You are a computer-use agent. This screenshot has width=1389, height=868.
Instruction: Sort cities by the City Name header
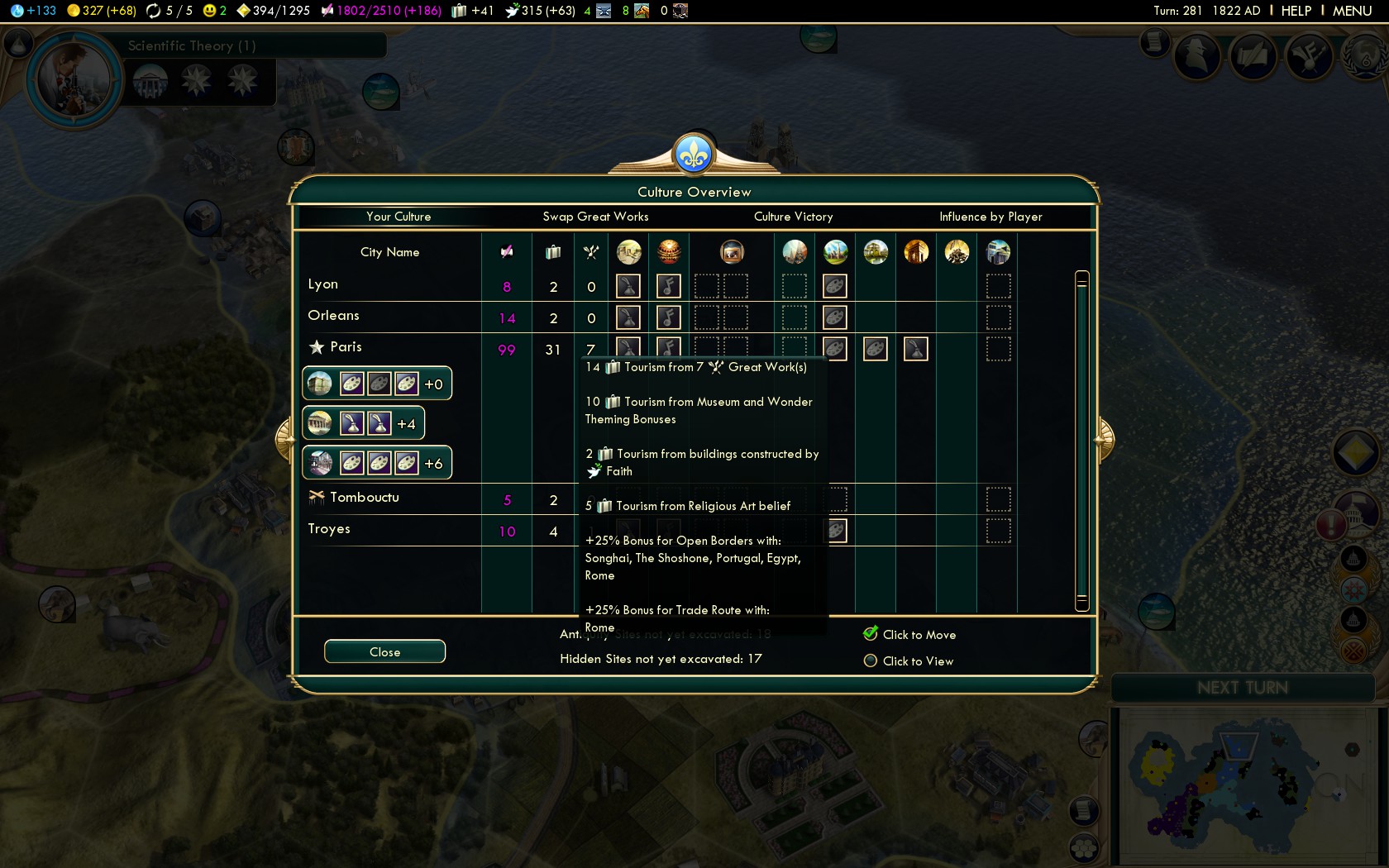(389, 252)
